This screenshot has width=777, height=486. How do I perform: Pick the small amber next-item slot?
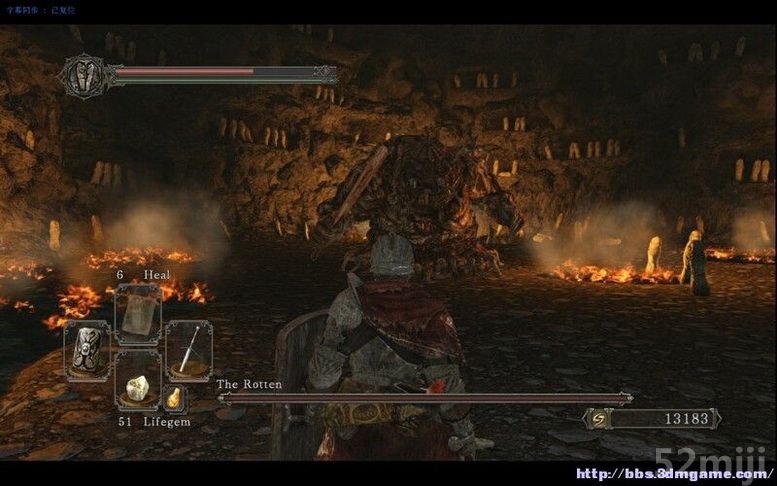click(174, 398)
